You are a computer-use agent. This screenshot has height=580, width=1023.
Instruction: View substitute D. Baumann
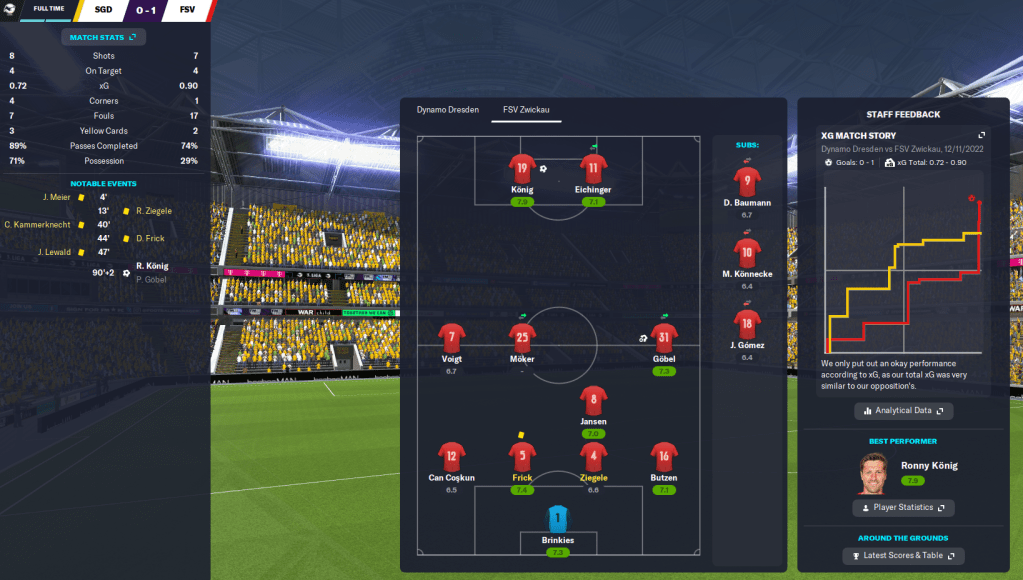pyautogui.click(x=746, y=182)
